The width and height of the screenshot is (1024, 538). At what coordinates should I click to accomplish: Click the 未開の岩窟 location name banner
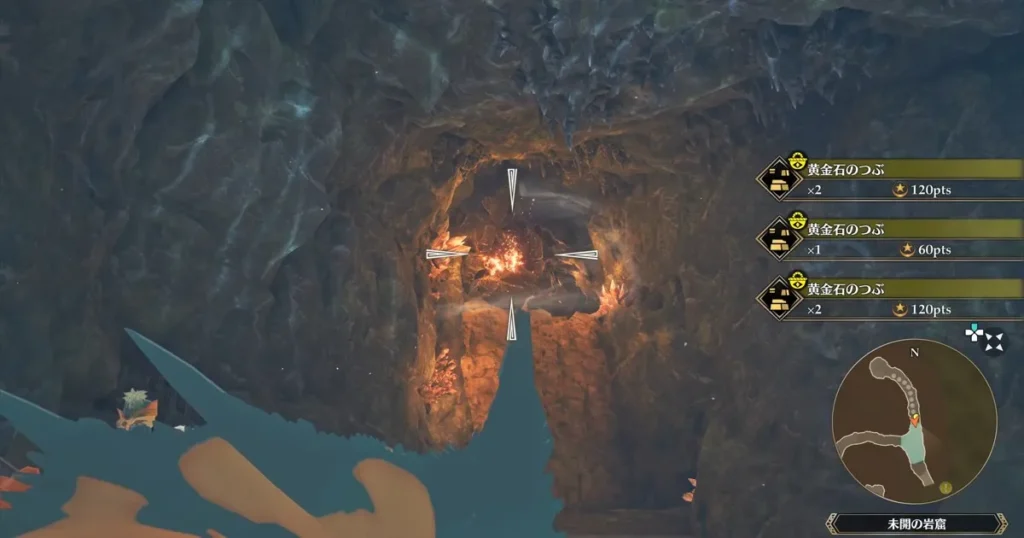click(916, 523)
